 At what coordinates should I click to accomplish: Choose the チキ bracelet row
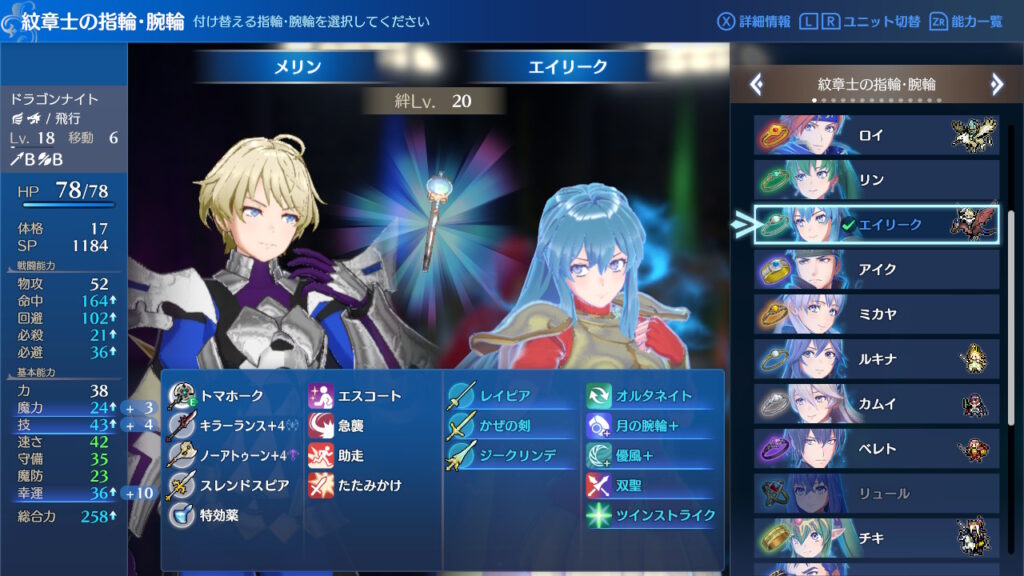point(876,538)
